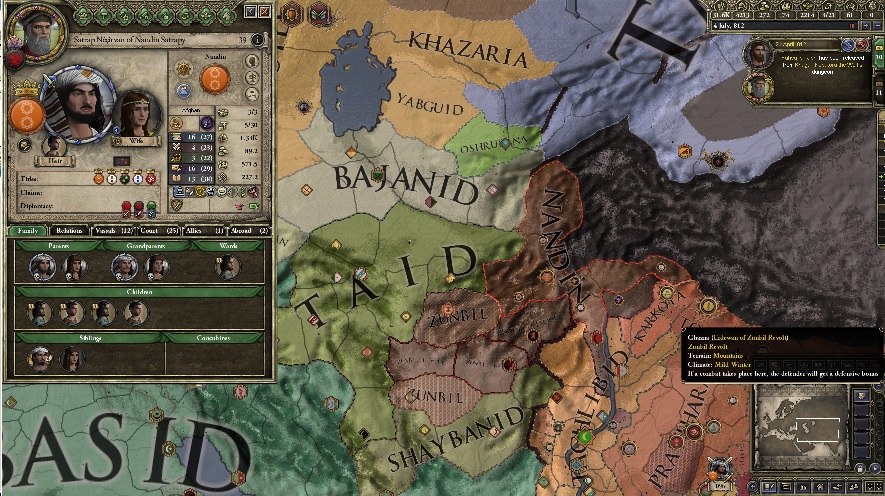Click the blue round button on the notification

pyautogui.click(x=847, y=45)
